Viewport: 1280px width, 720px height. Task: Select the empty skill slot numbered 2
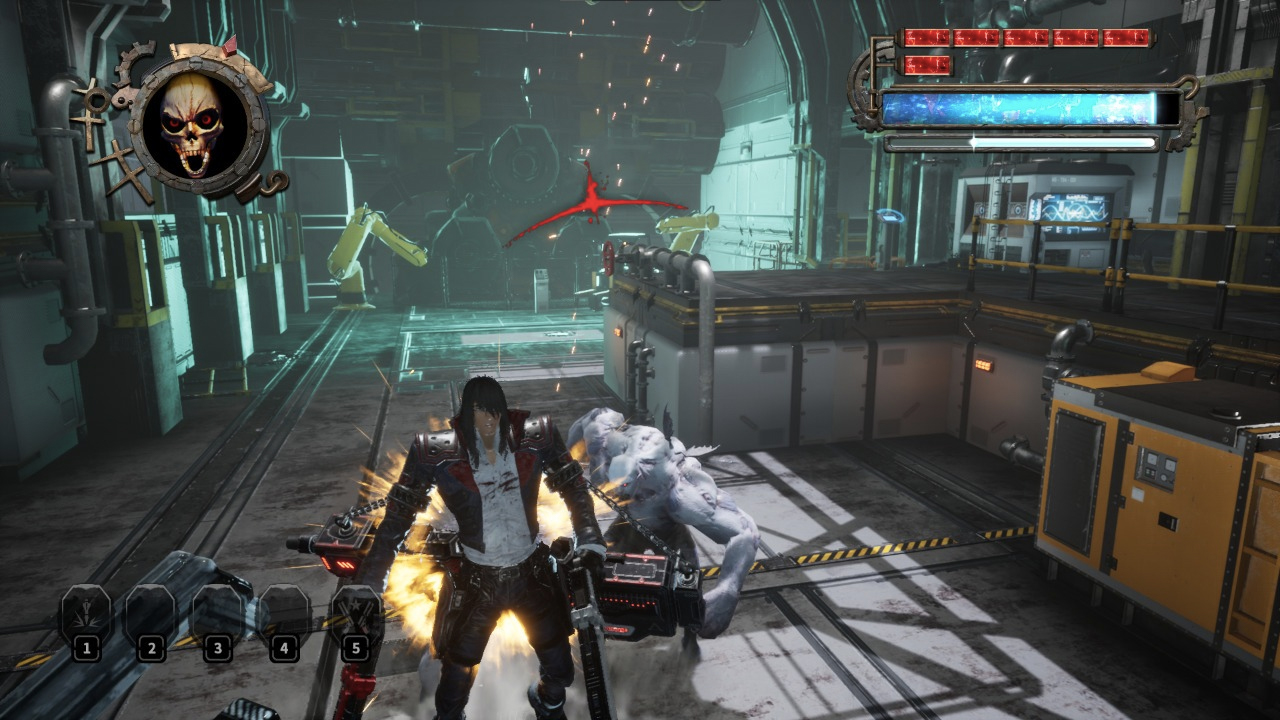[x=151, y=614]
